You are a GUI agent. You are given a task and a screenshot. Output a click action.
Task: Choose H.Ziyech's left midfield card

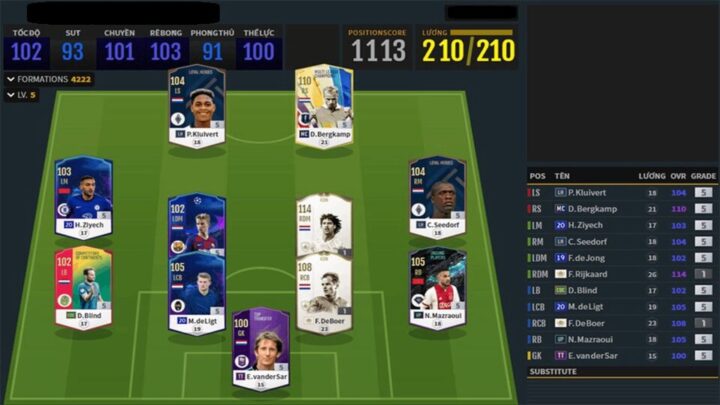[x=84, y=196]
